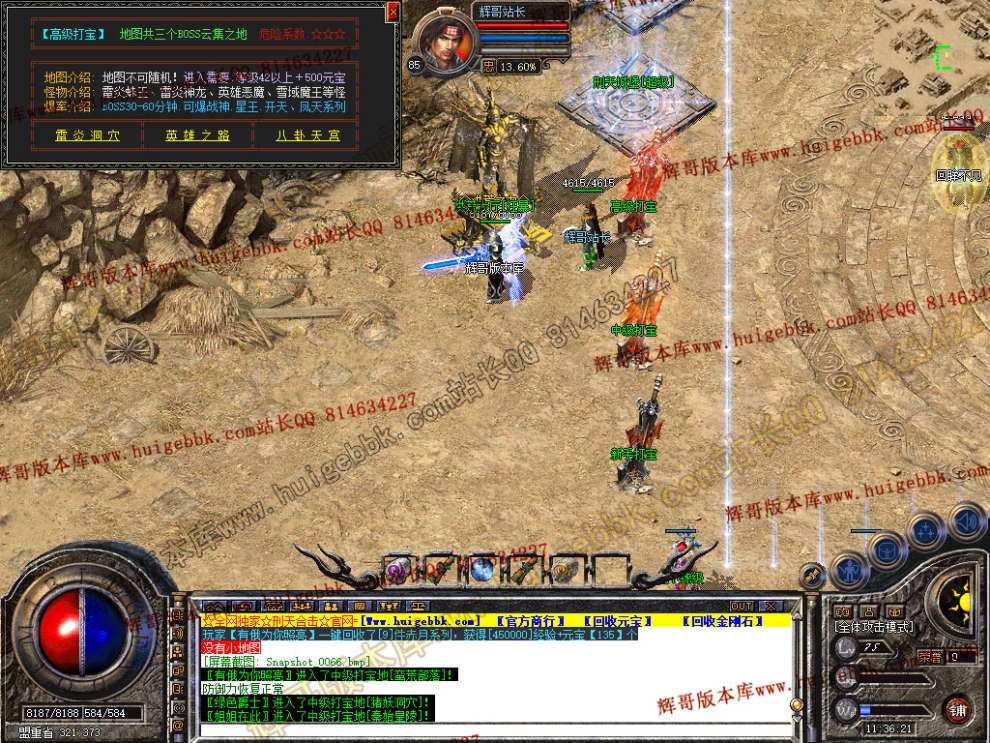The image size is (990, 743).
Task: Choose the 雷炎洞穴 destination link
Action: pos(87,135)
